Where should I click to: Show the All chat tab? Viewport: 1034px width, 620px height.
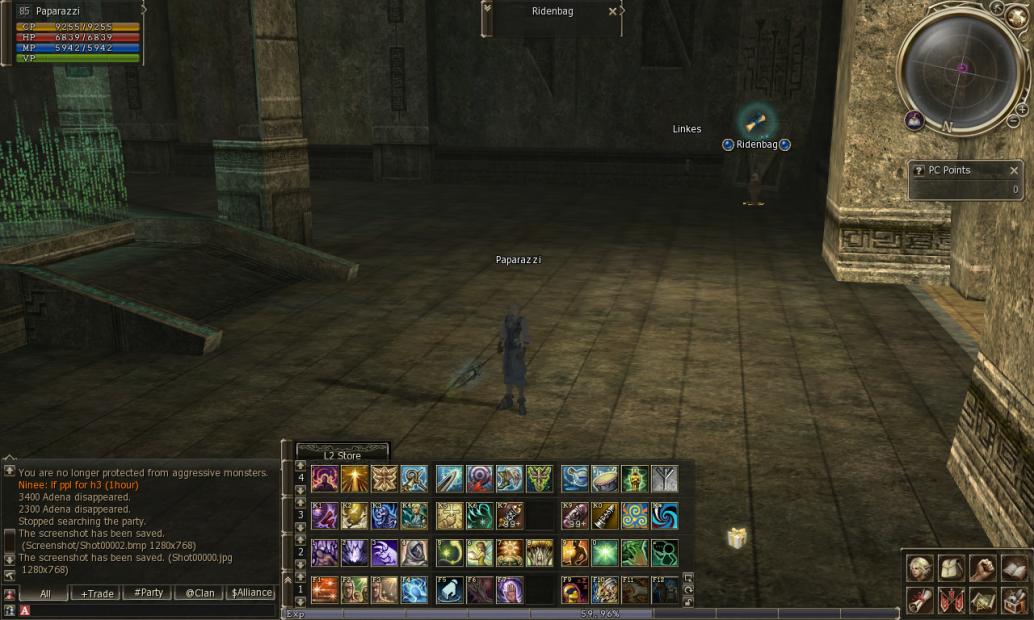(x=45, y=593)
